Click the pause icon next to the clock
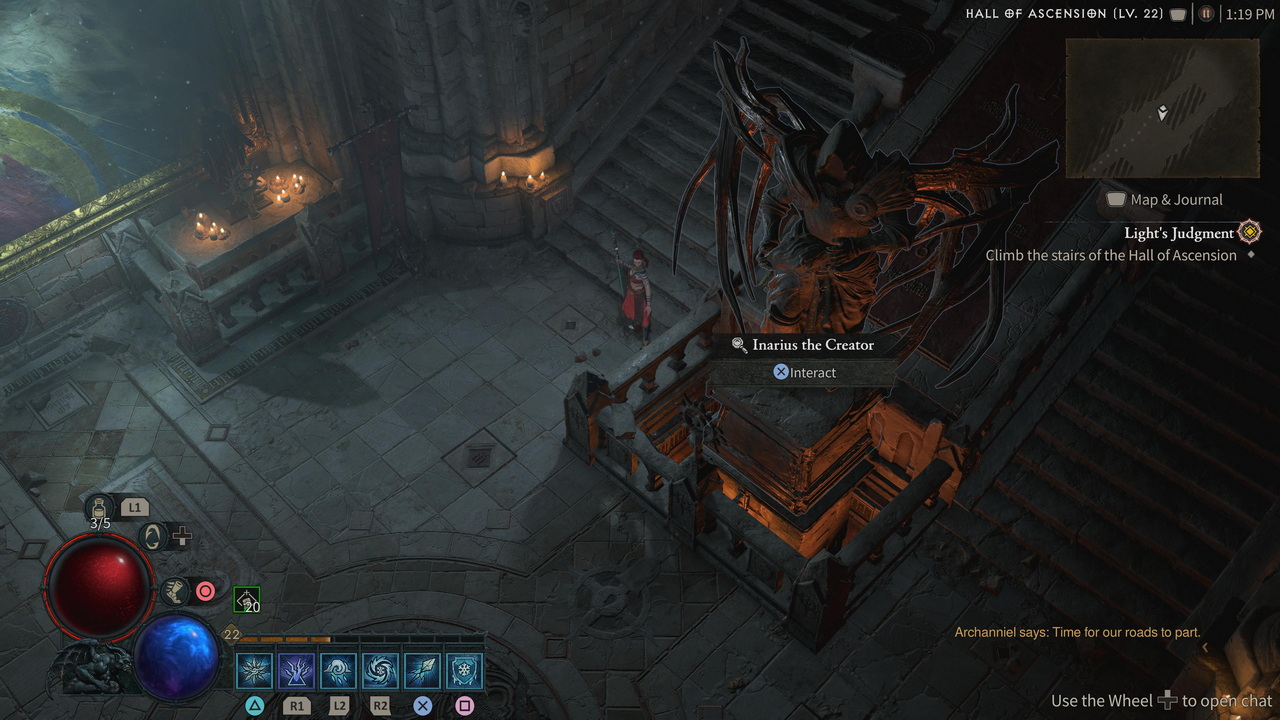The image size is (1280, 720). [x=1206, y=14]
